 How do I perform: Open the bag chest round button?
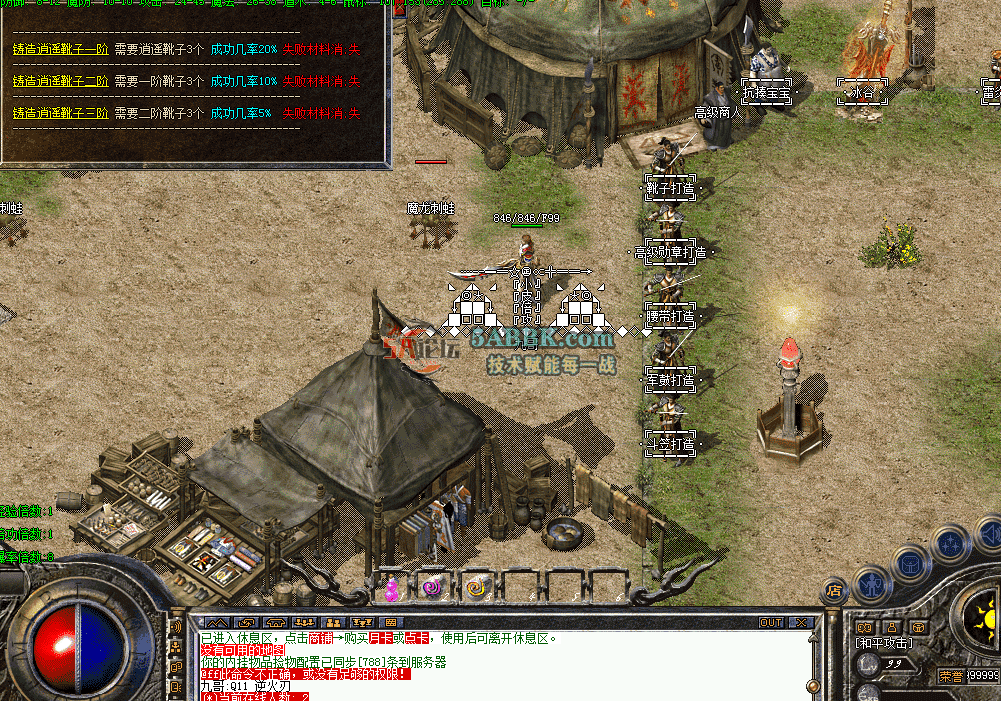910,563
